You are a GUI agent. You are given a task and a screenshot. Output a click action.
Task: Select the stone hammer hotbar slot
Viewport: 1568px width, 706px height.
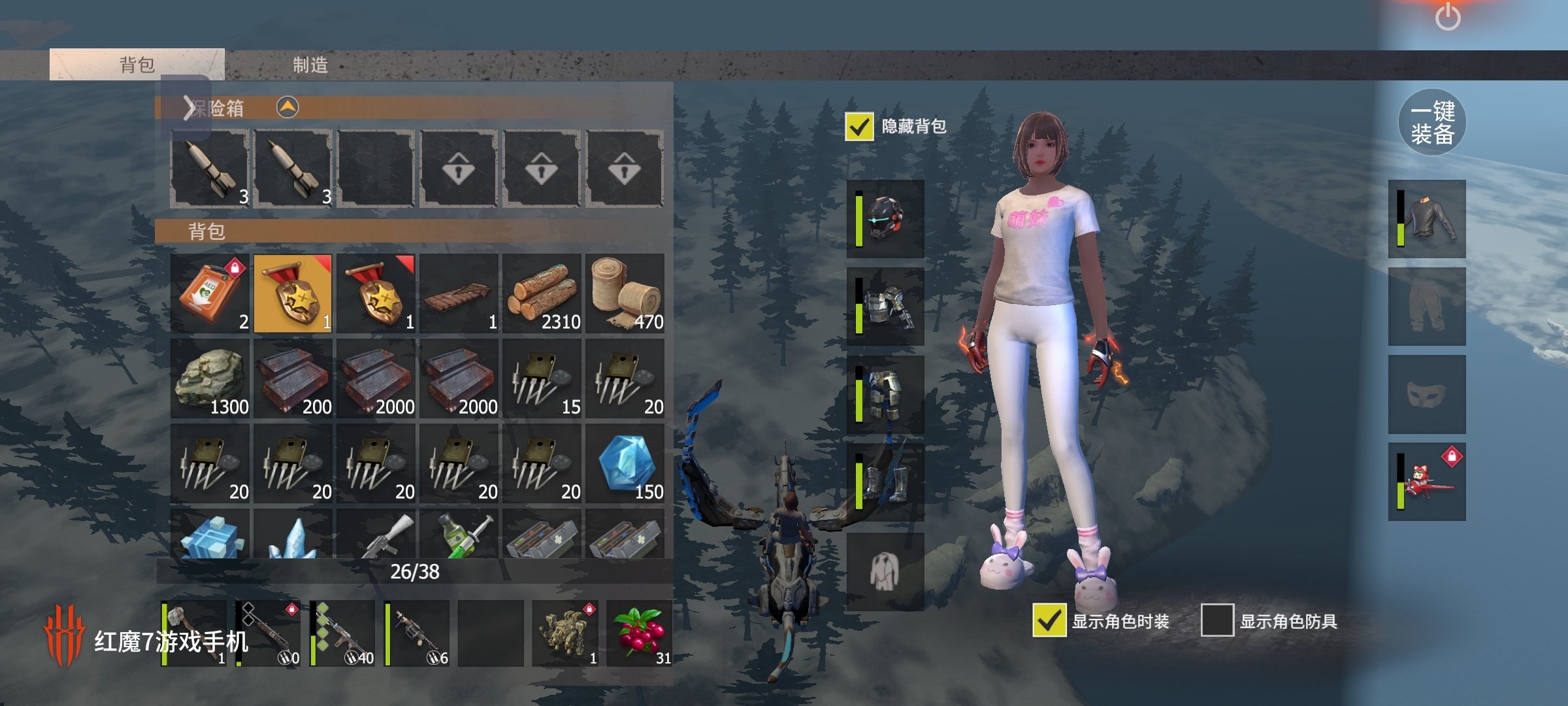(x=194, y=633)
